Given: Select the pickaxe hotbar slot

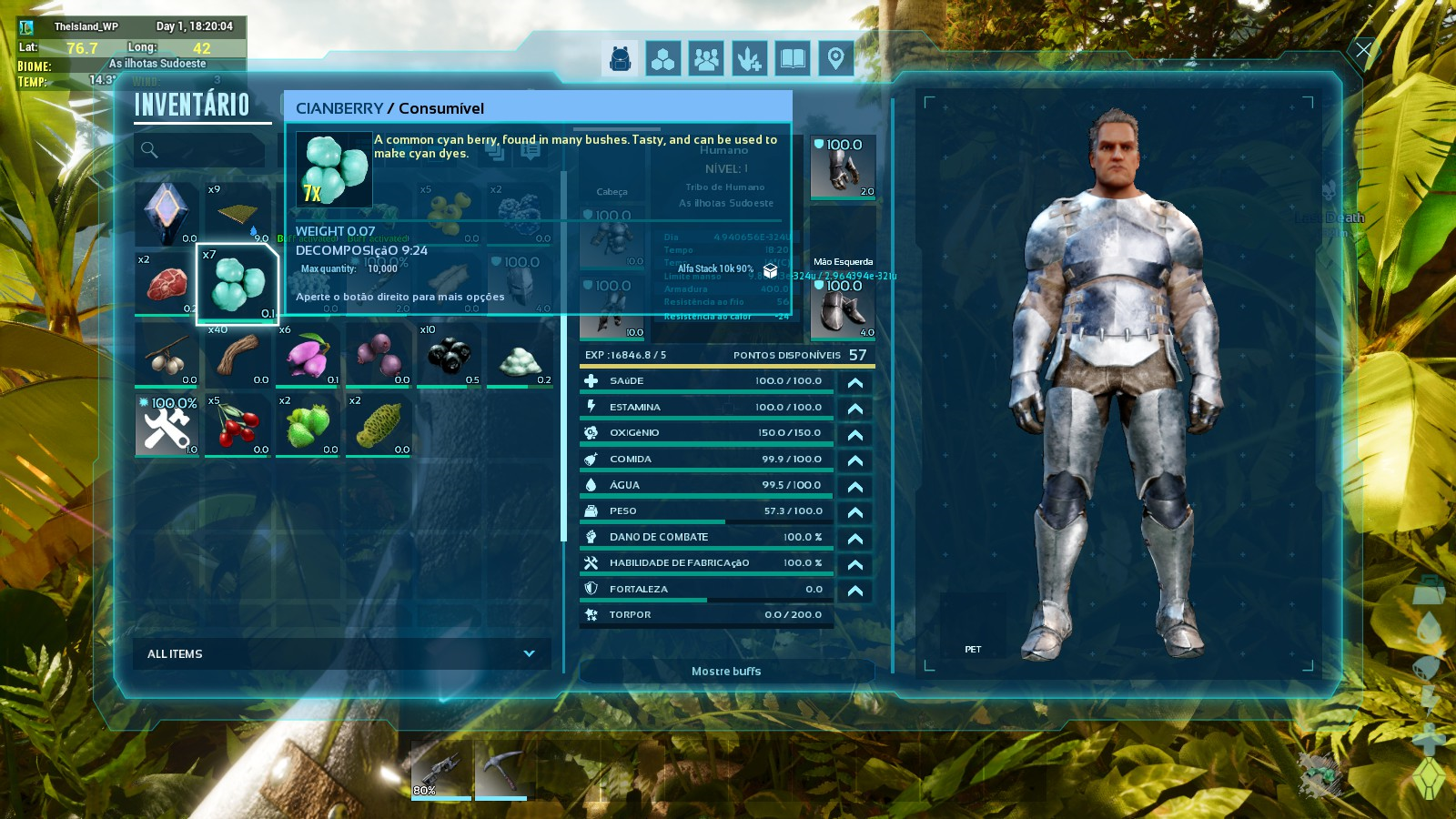Looking at the screenshot, I should click(500, 770).
